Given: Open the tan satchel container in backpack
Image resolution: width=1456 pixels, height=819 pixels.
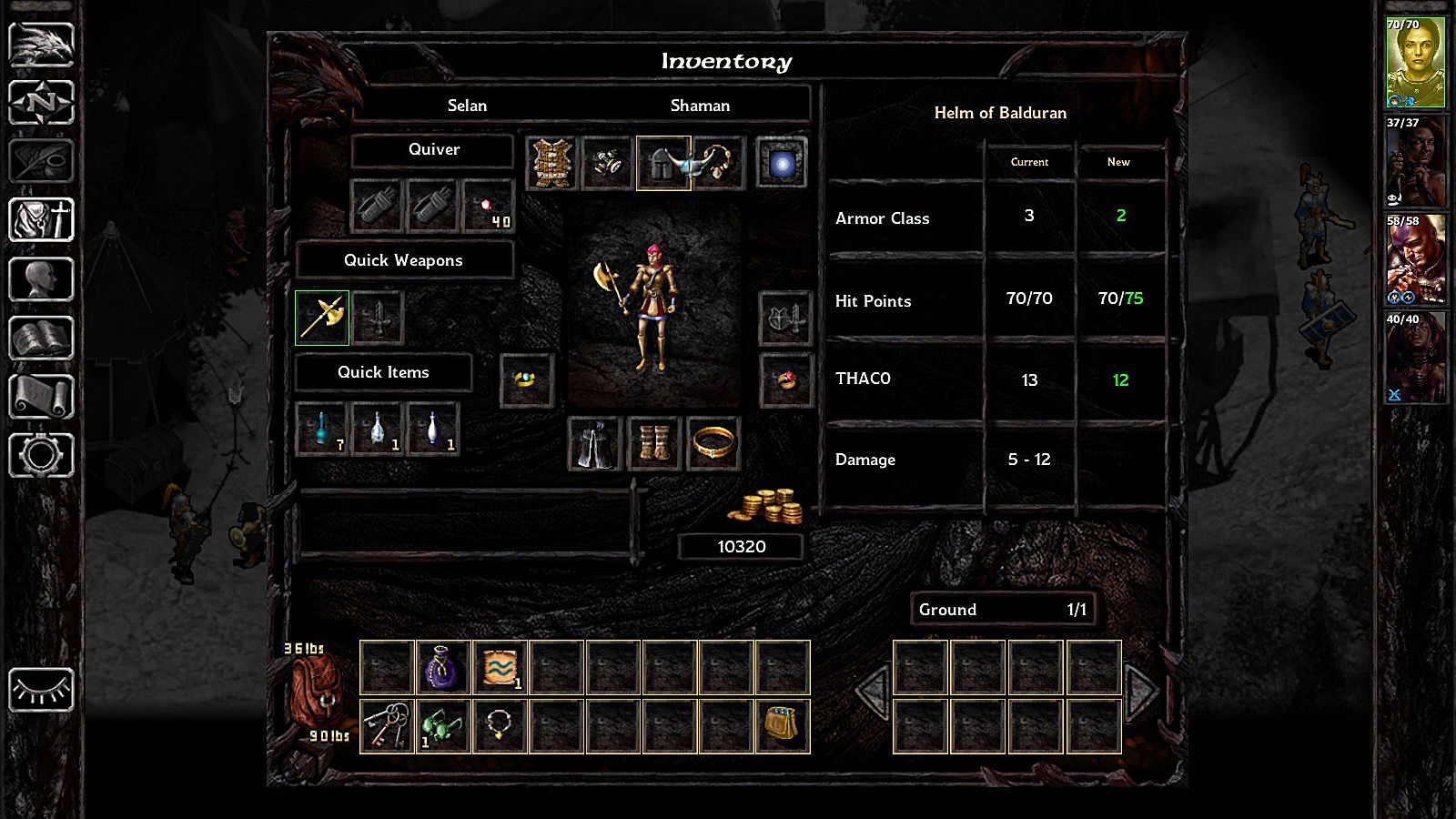Looking at the screenshot, I should point(782,726).
